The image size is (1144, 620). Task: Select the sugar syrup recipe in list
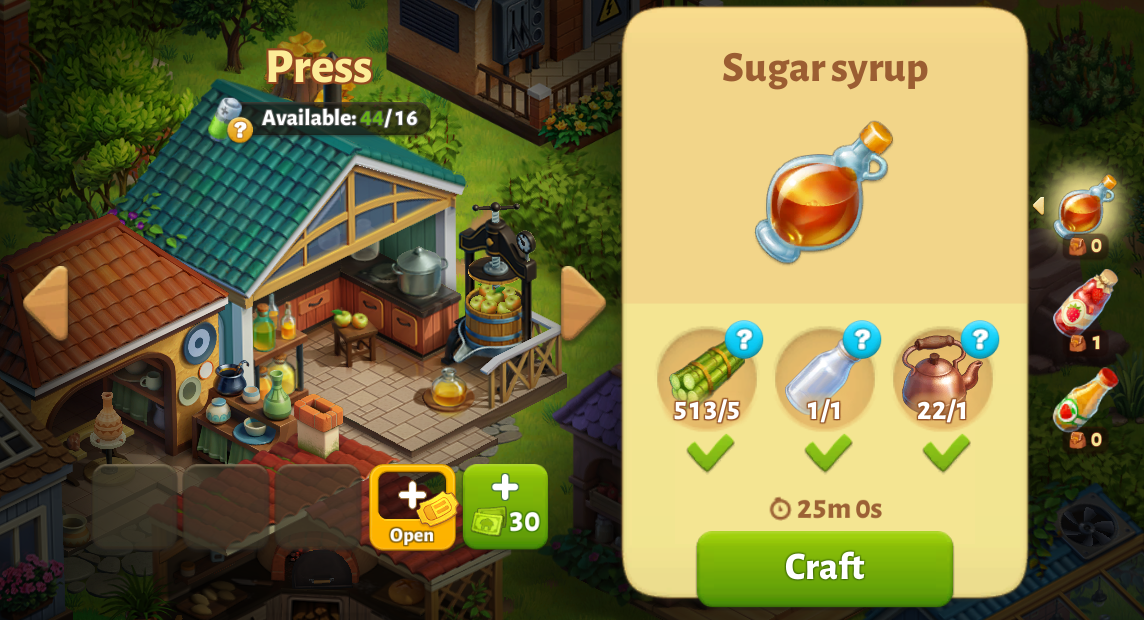pos(1084,207)
